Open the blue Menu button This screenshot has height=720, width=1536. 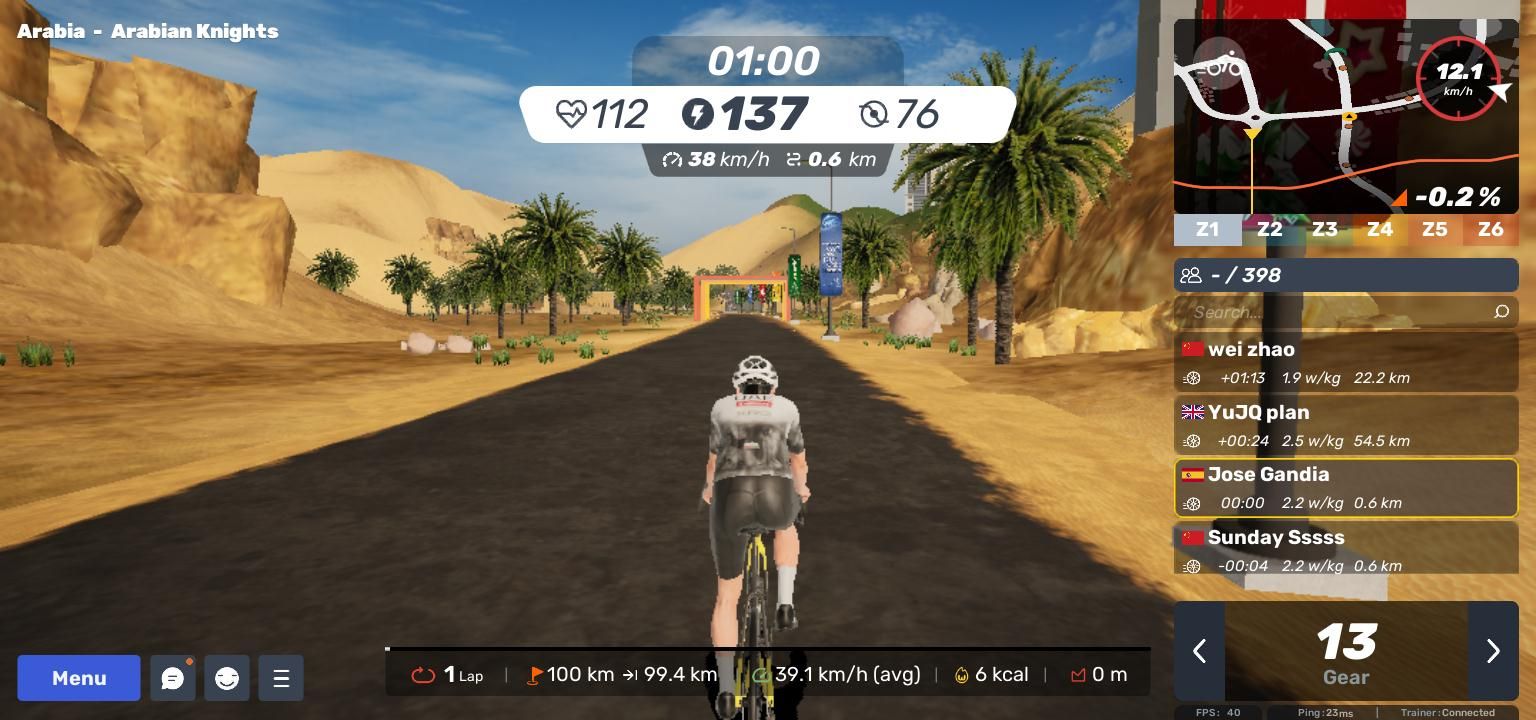click(x=79, y=678)
